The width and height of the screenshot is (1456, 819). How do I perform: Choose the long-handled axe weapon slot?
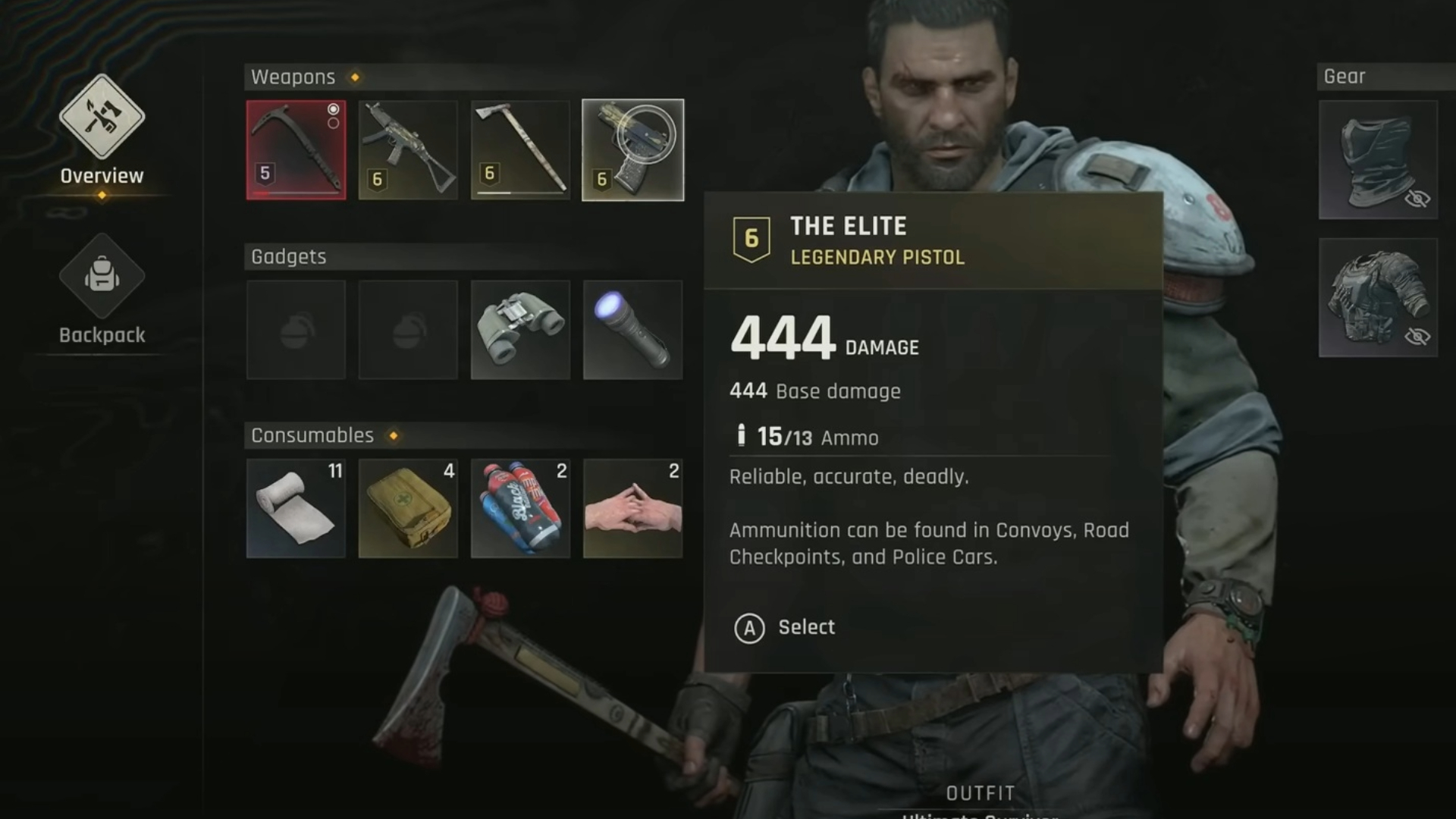point(520,150)
